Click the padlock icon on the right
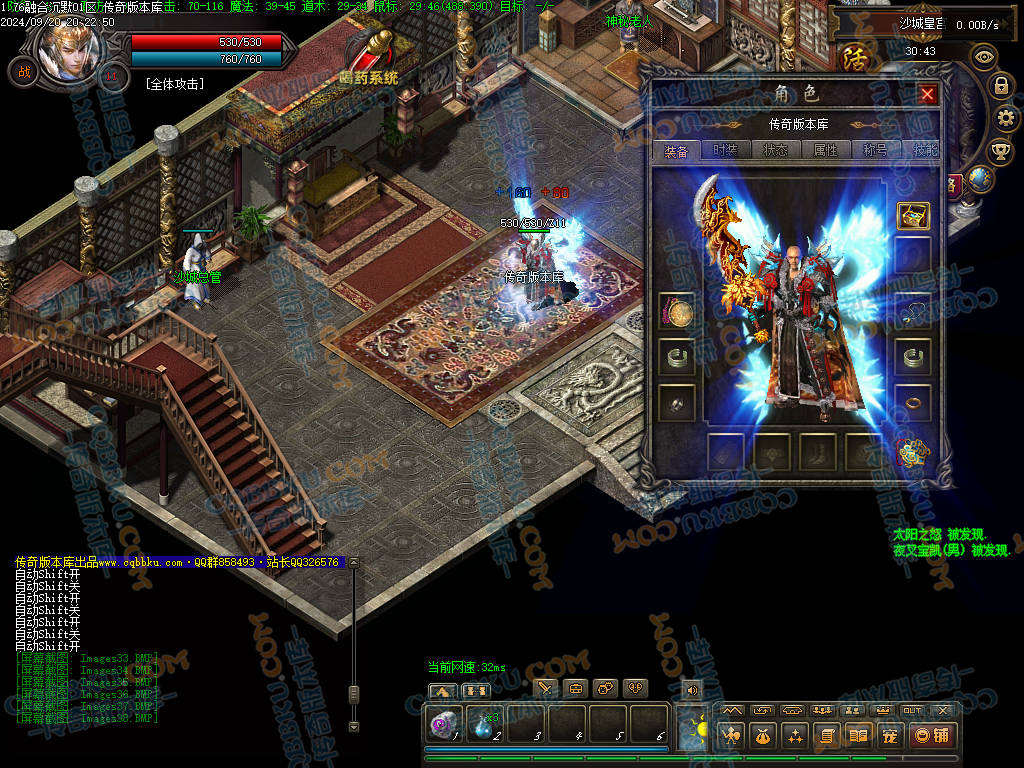 coord(1000,87)
